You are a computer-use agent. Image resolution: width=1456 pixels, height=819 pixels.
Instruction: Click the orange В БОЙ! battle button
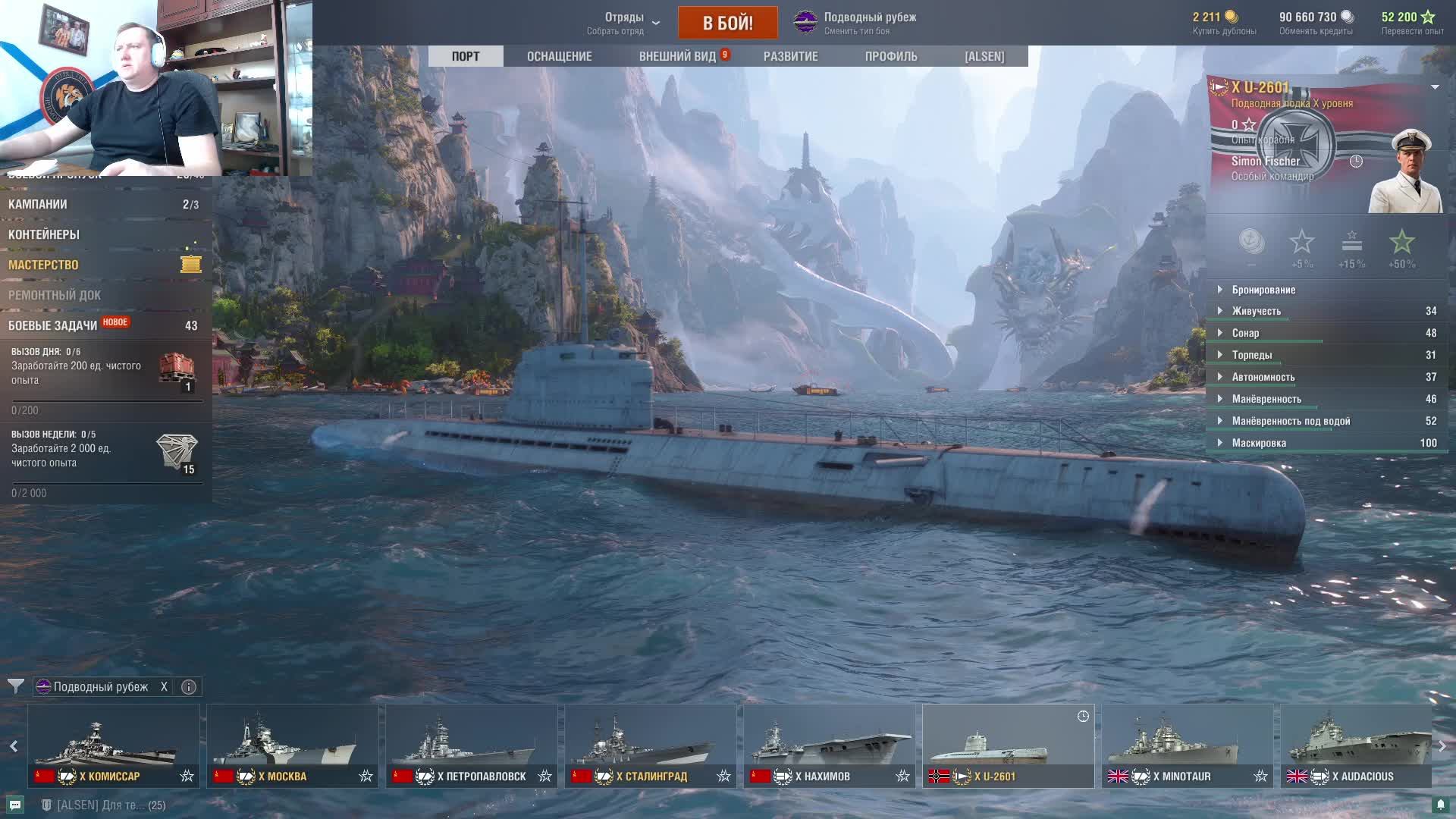tap(727, 23)
